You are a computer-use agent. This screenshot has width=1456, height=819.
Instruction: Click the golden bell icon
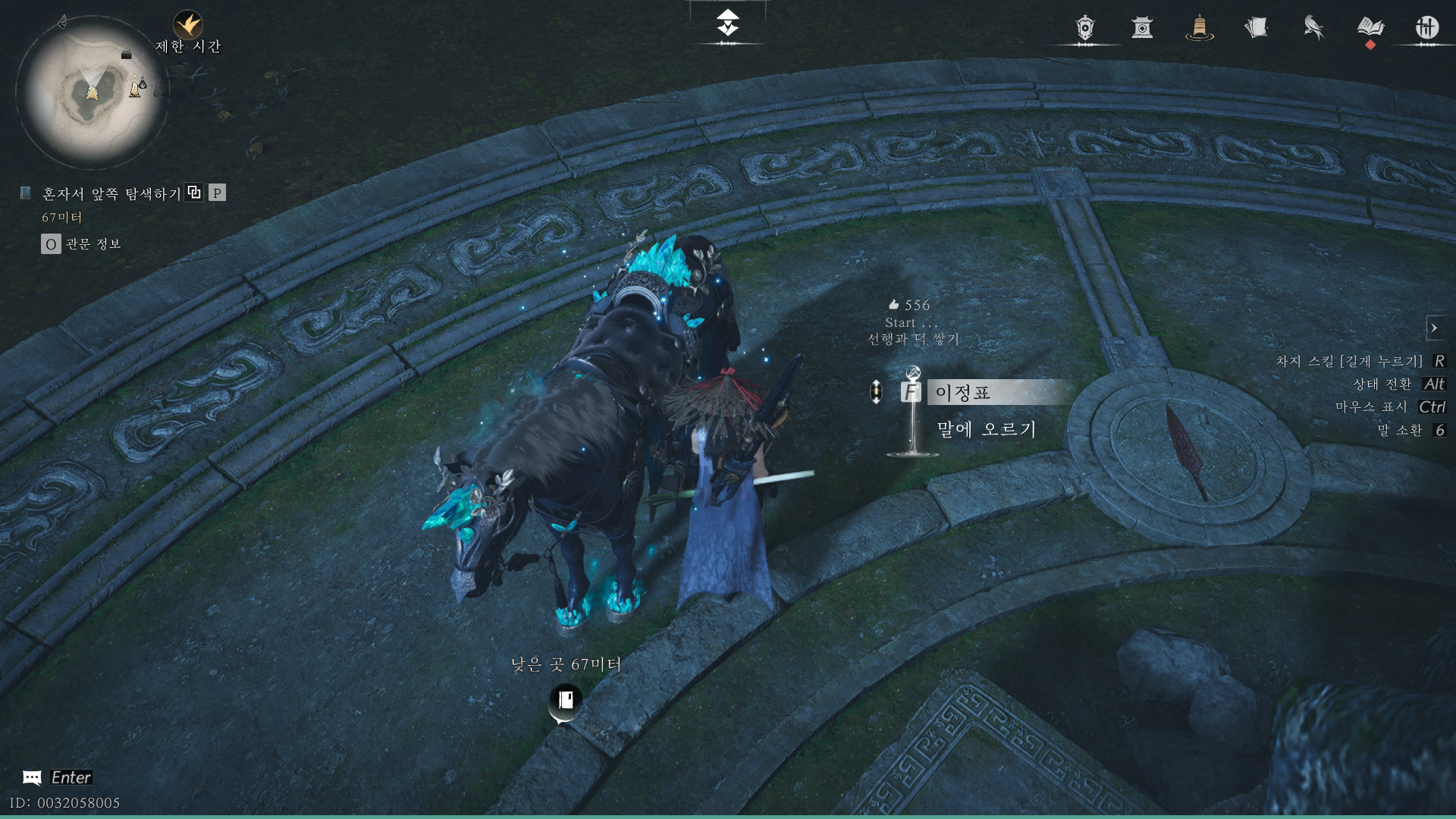[1199, 28]
